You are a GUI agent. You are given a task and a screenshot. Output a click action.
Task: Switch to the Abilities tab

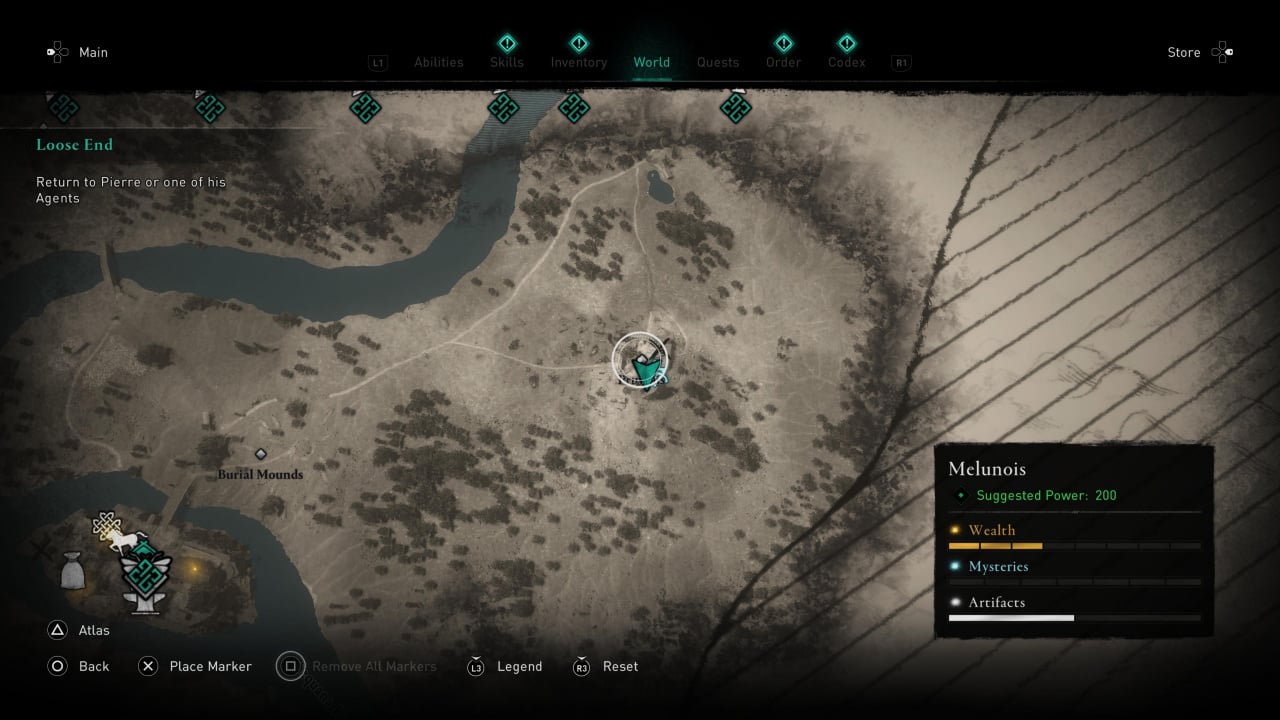tap(438, 62)
